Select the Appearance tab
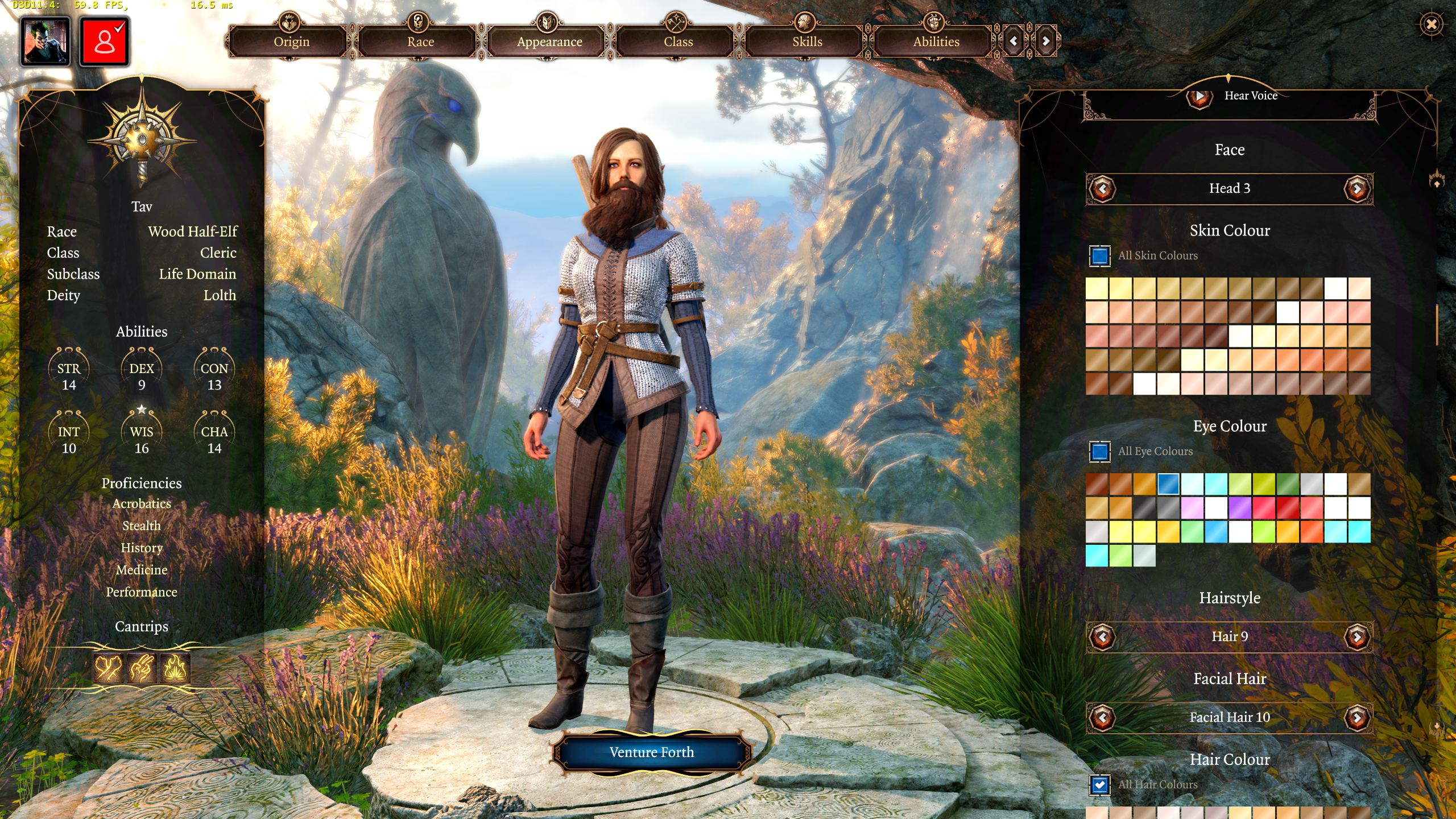1456x819 pixels. [x=549, y=42]
